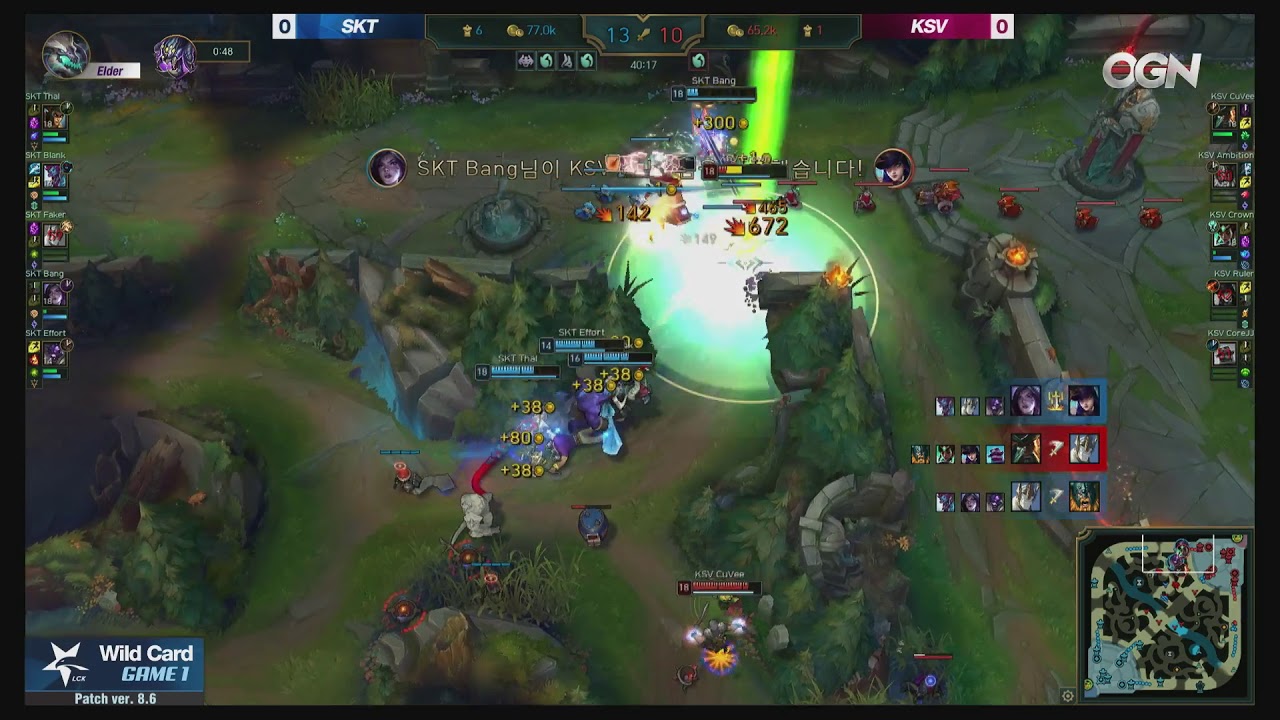
Task: Click the Ocean Drake icon in the top dragon tracker
Action: pyautogui.click(x=546, y=60)
